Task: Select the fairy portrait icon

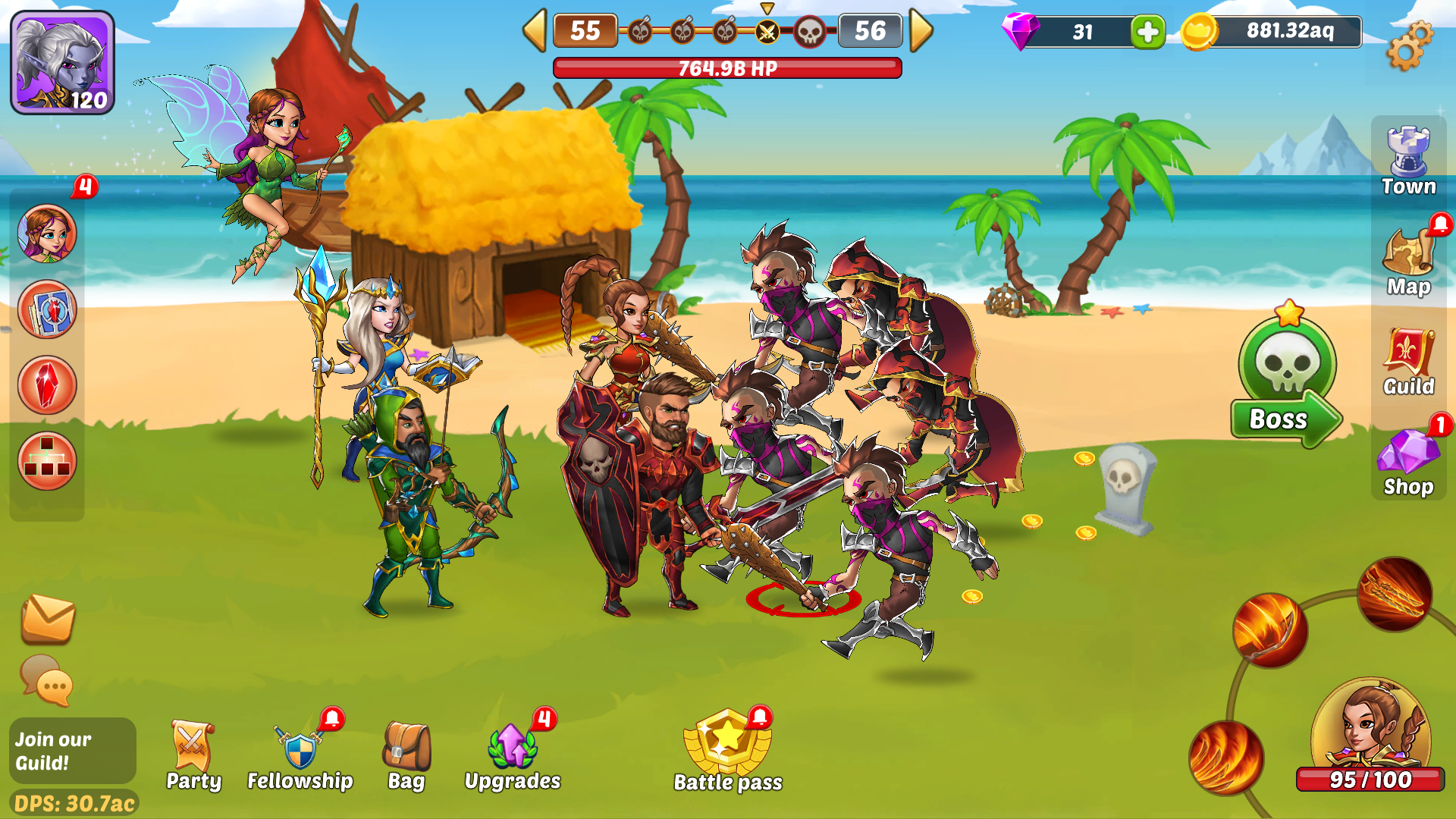Action: pos(47,234)
